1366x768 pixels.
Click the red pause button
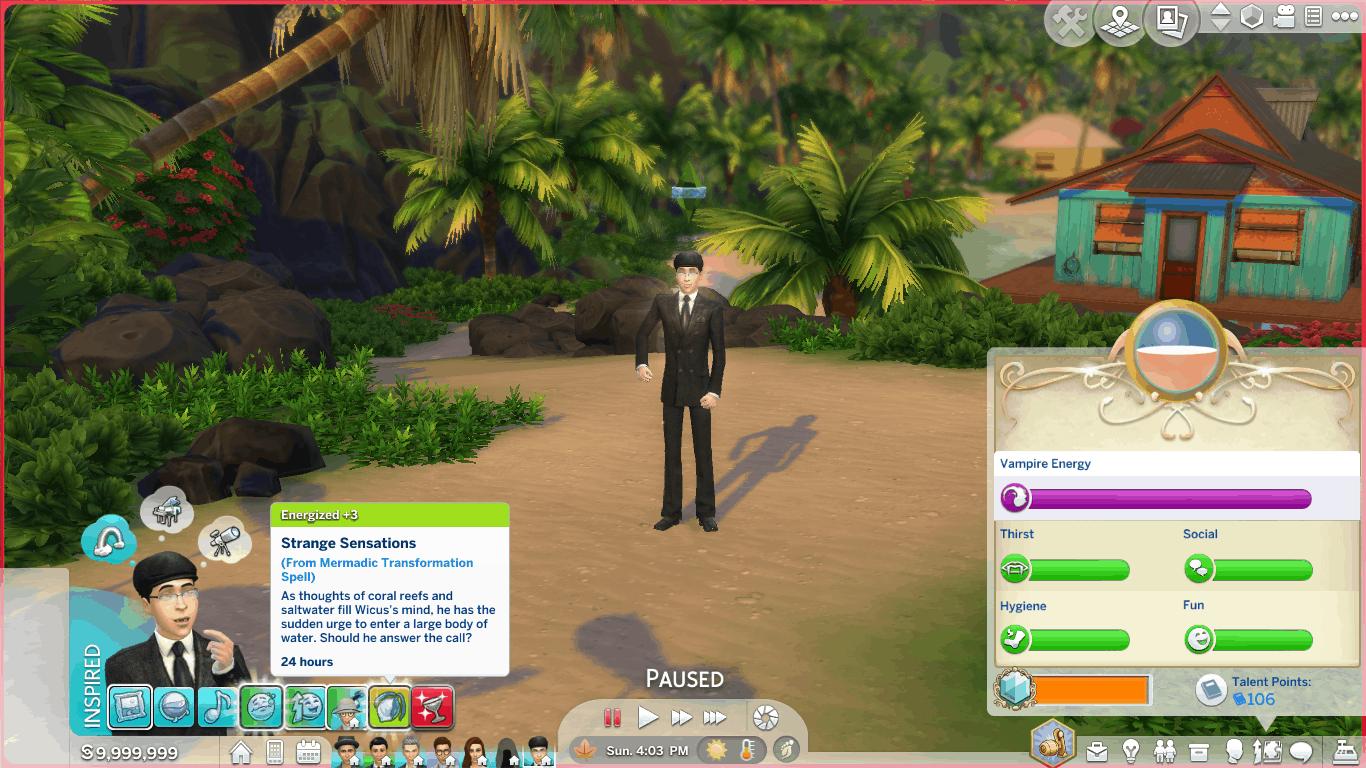point(613,717)
